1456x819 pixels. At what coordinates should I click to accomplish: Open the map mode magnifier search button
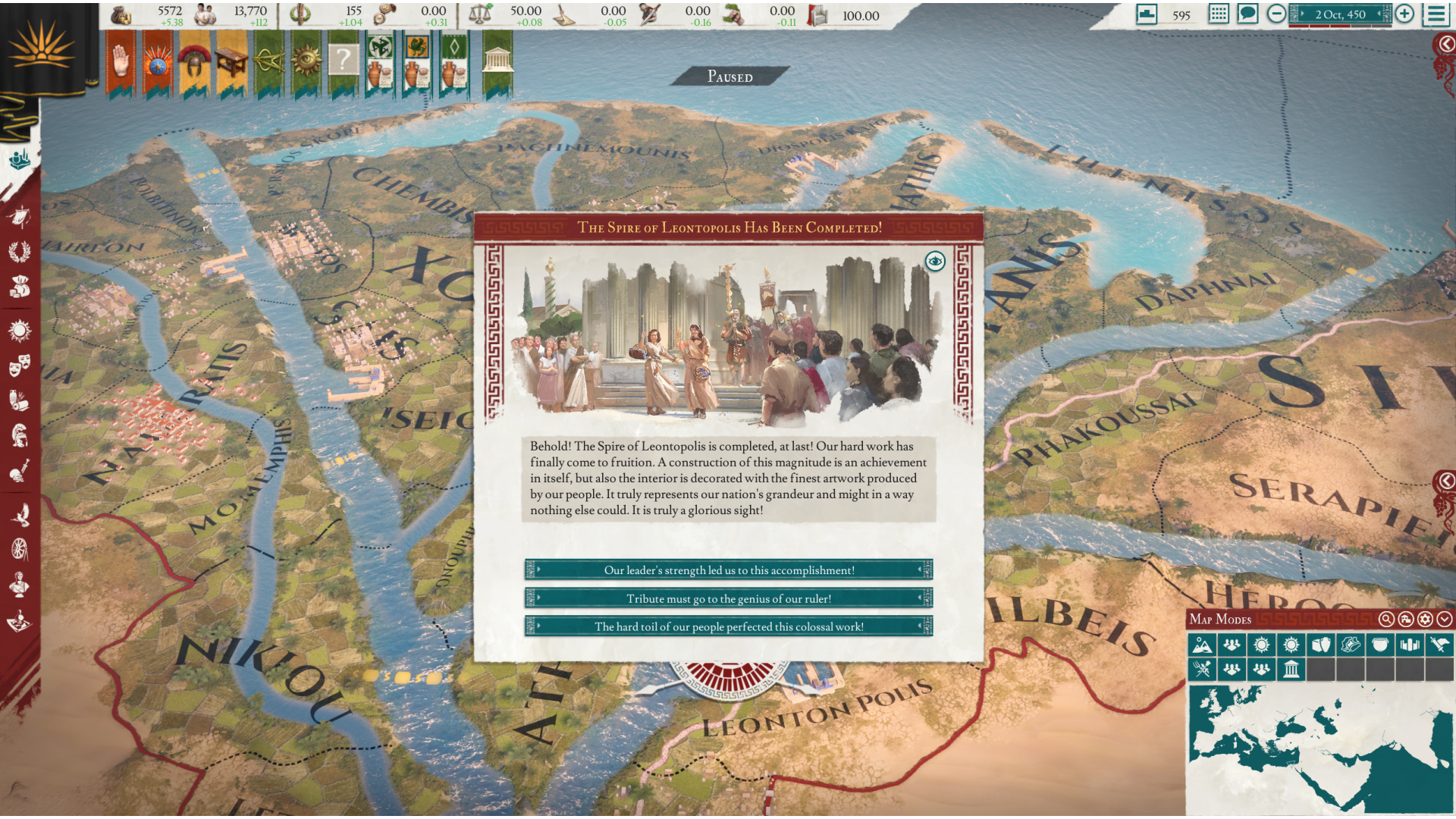pyautogui.click(x=1386, y=620)
